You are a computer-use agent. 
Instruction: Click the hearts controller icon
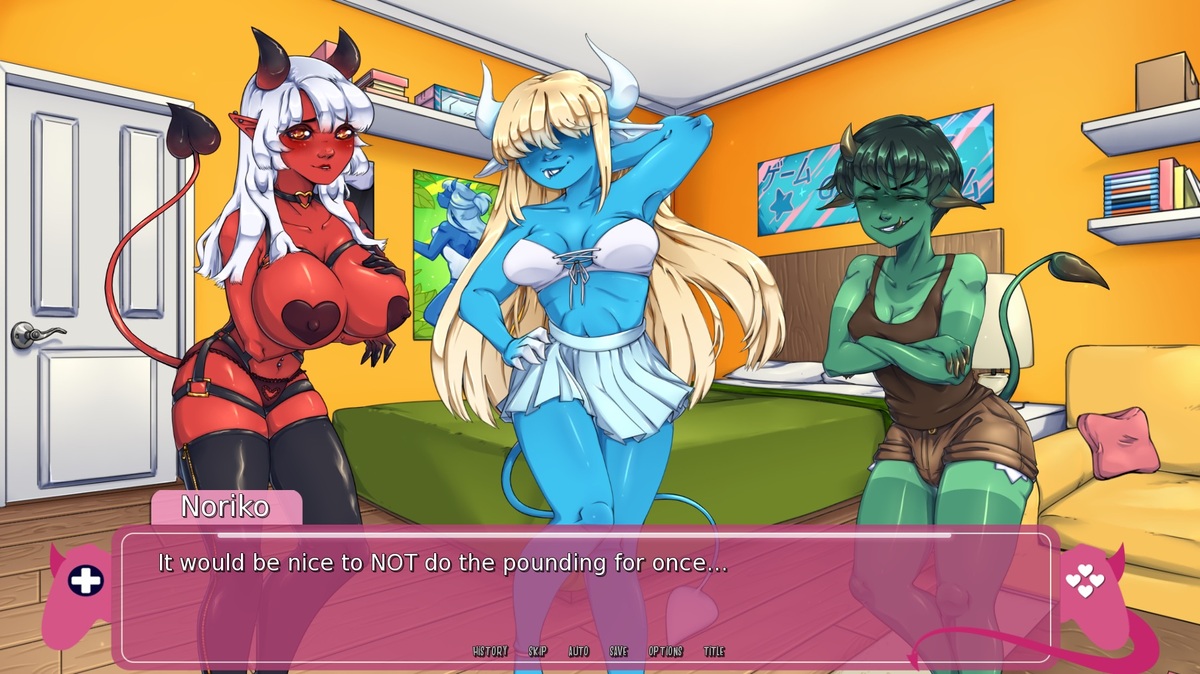1084,581
